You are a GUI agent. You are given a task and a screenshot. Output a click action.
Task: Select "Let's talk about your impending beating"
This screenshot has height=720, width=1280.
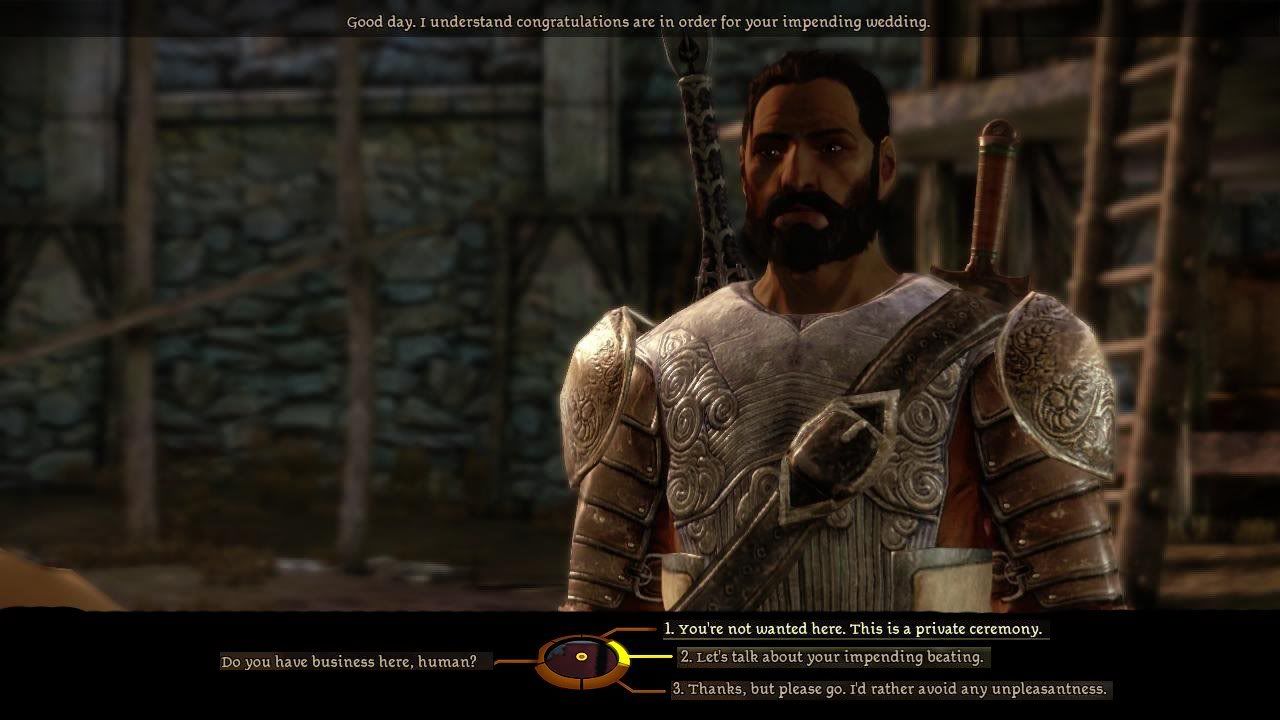pos(832,657)
